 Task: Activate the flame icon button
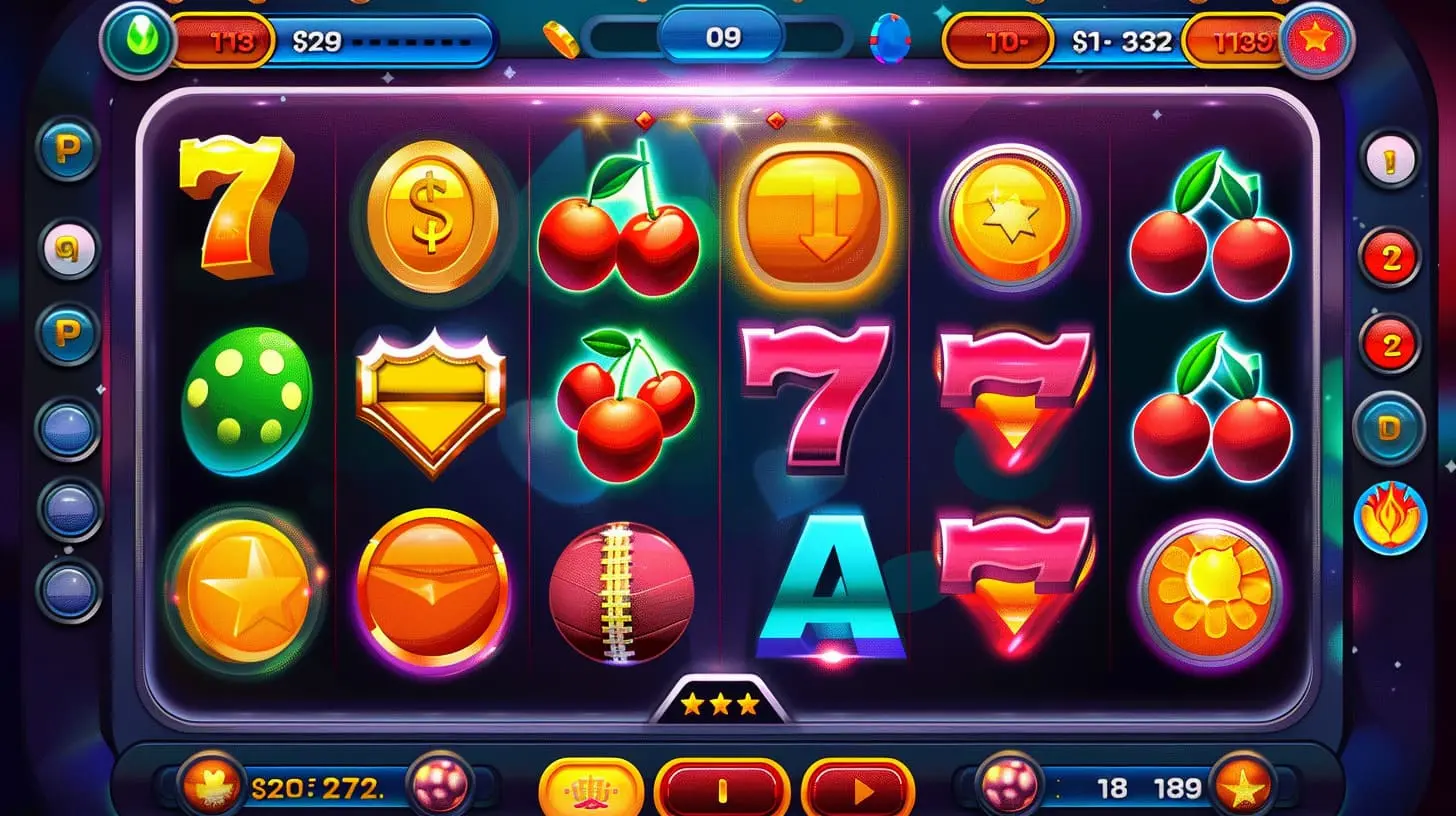[x=1389, y=518]
